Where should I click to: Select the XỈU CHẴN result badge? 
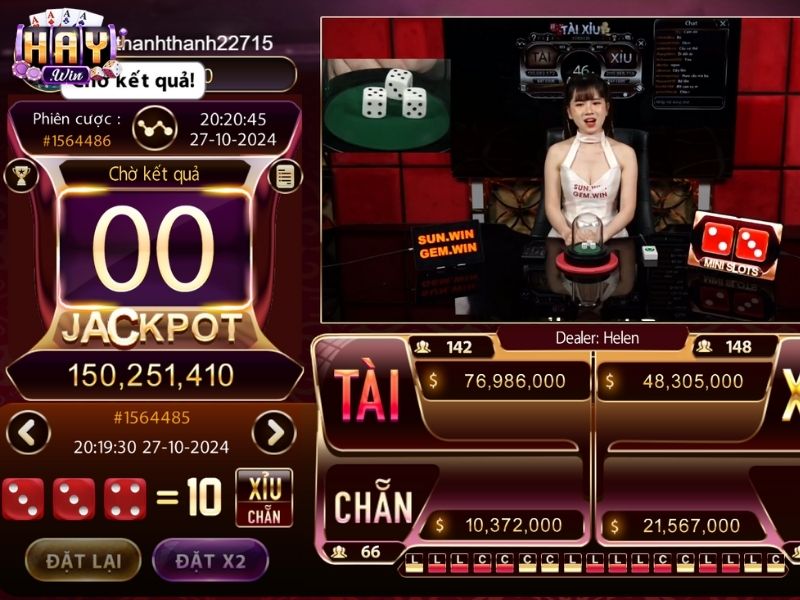pyautogui.click(x=264, y=497)
